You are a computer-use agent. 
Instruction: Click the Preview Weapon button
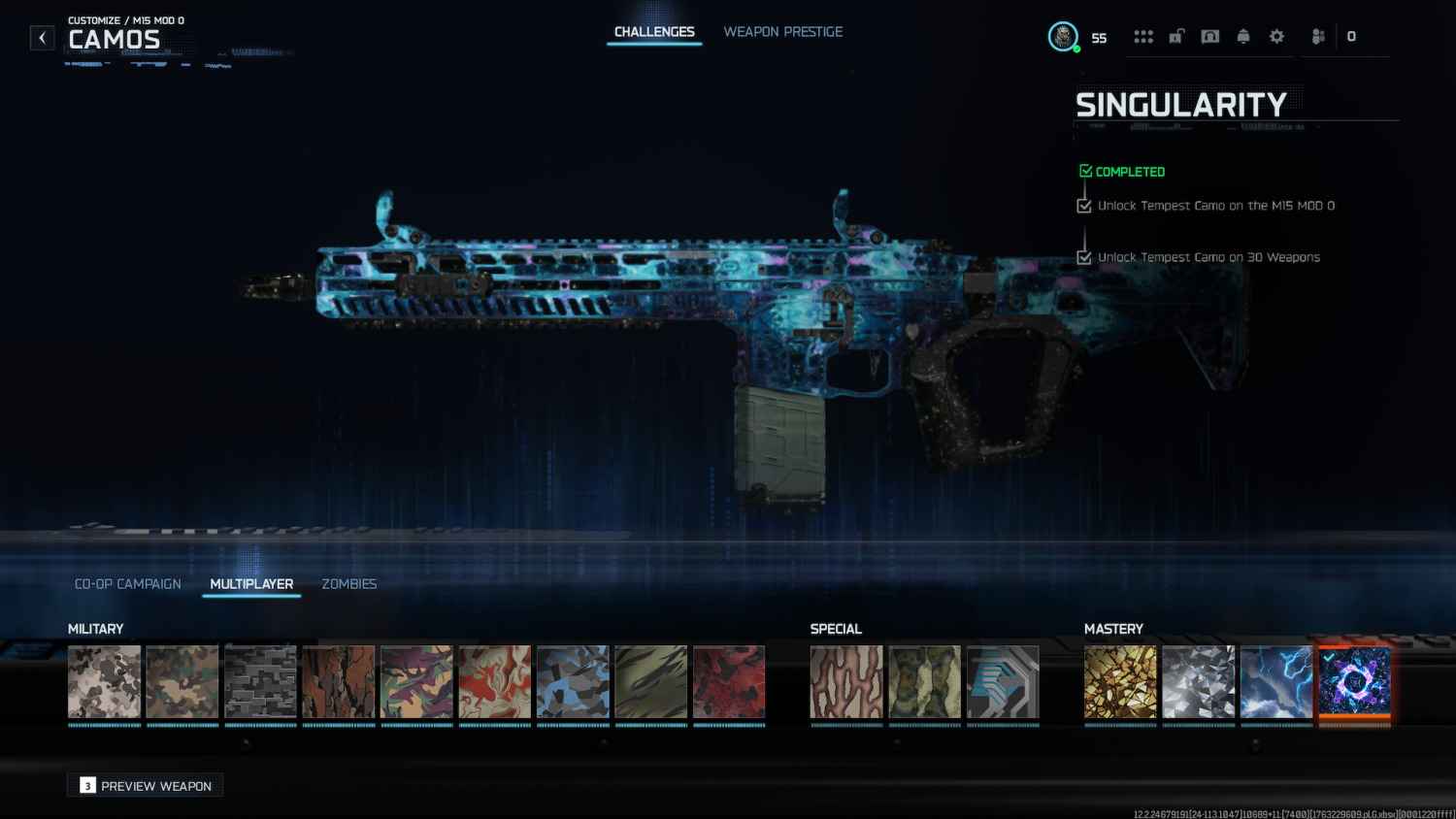(144, 785)
